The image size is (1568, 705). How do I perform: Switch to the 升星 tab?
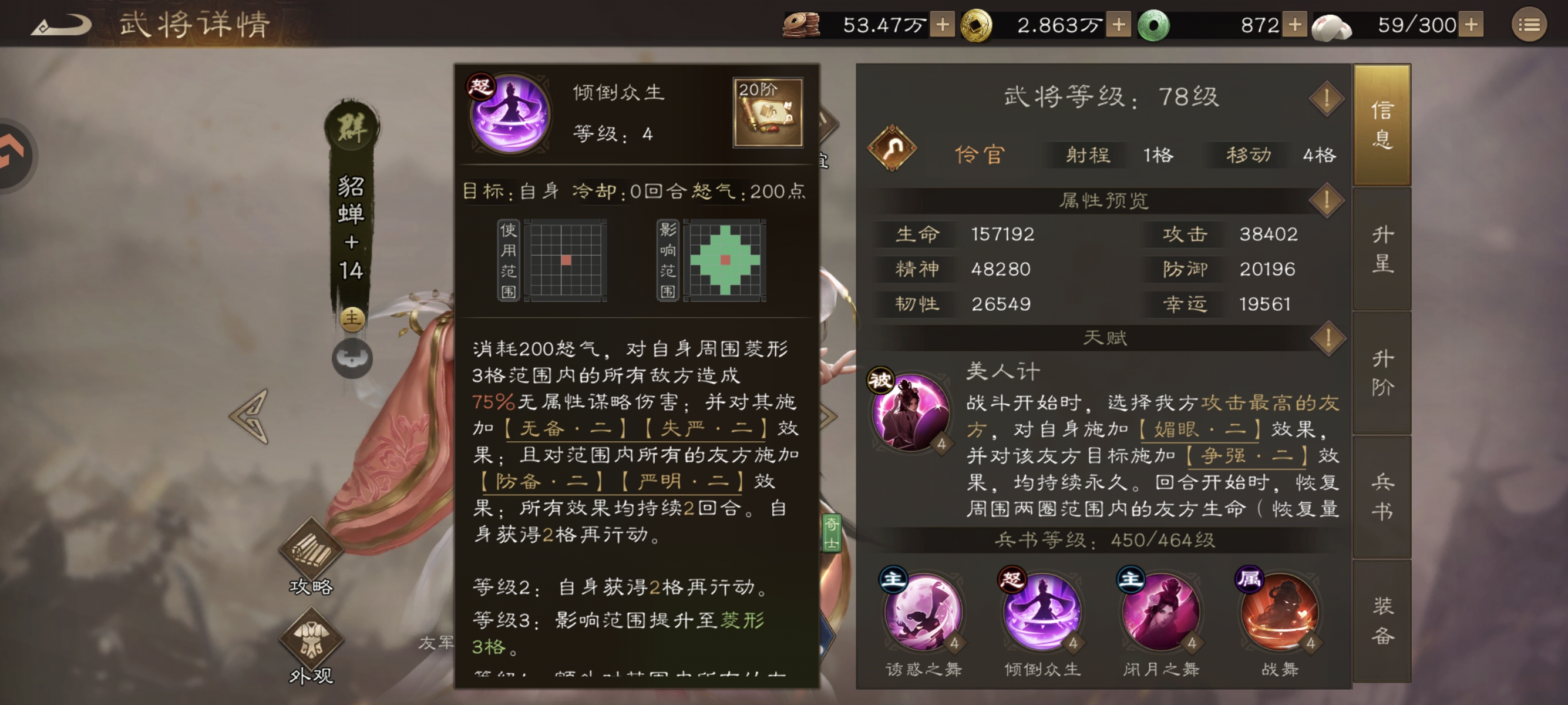click(x=1382, y=250)
